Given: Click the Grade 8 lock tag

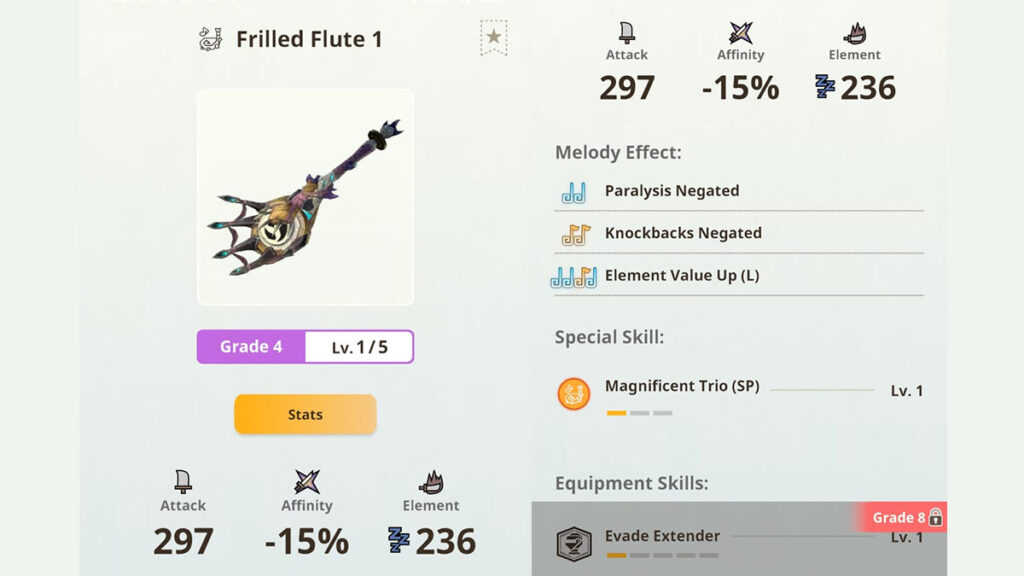Looking at the screenshot, I should point(905,517).
